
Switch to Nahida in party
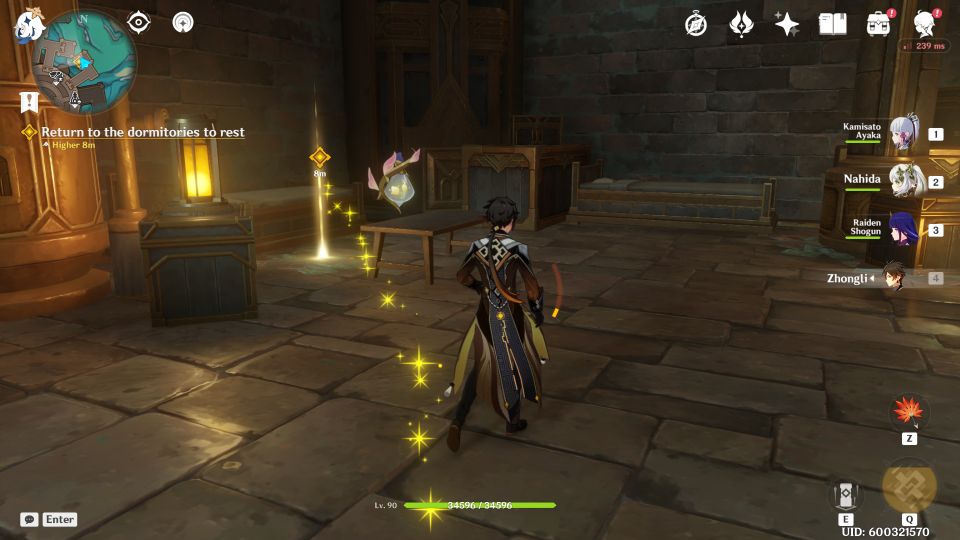point(903,181)
